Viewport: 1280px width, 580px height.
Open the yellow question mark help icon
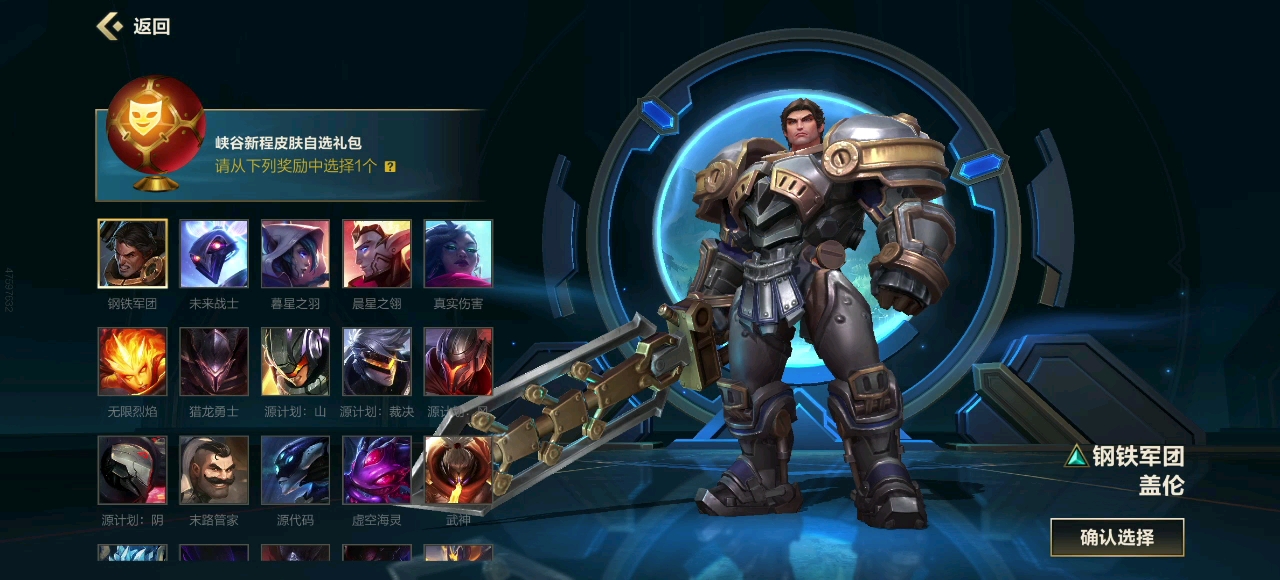pos(390,167)
